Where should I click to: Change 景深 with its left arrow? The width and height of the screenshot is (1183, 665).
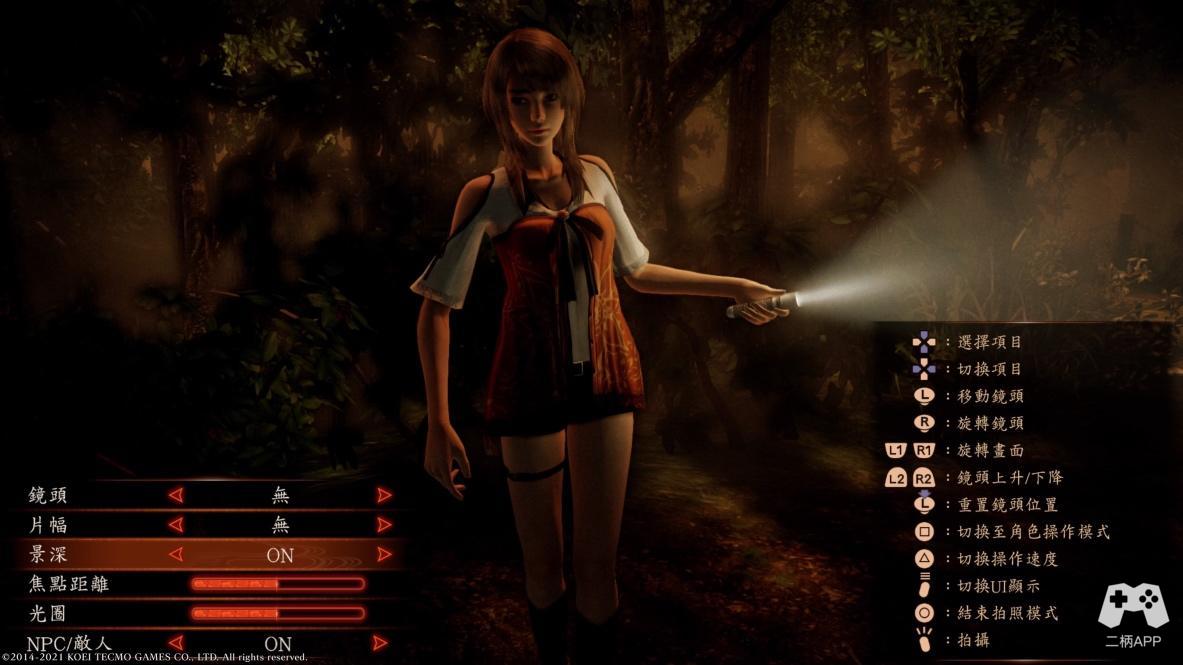(176, 554)
